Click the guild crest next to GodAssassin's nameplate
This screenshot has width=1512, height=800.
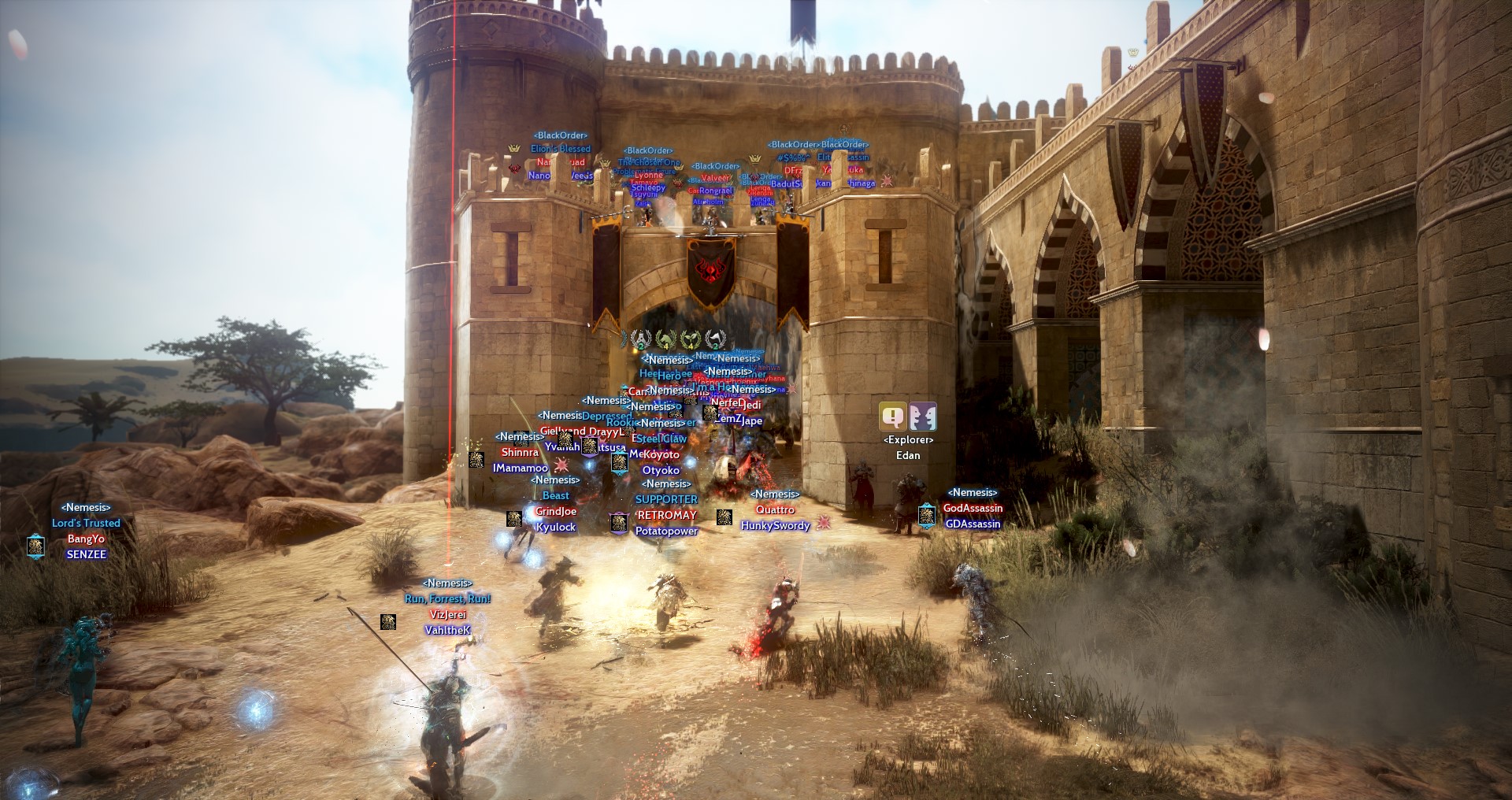[926, 517]
